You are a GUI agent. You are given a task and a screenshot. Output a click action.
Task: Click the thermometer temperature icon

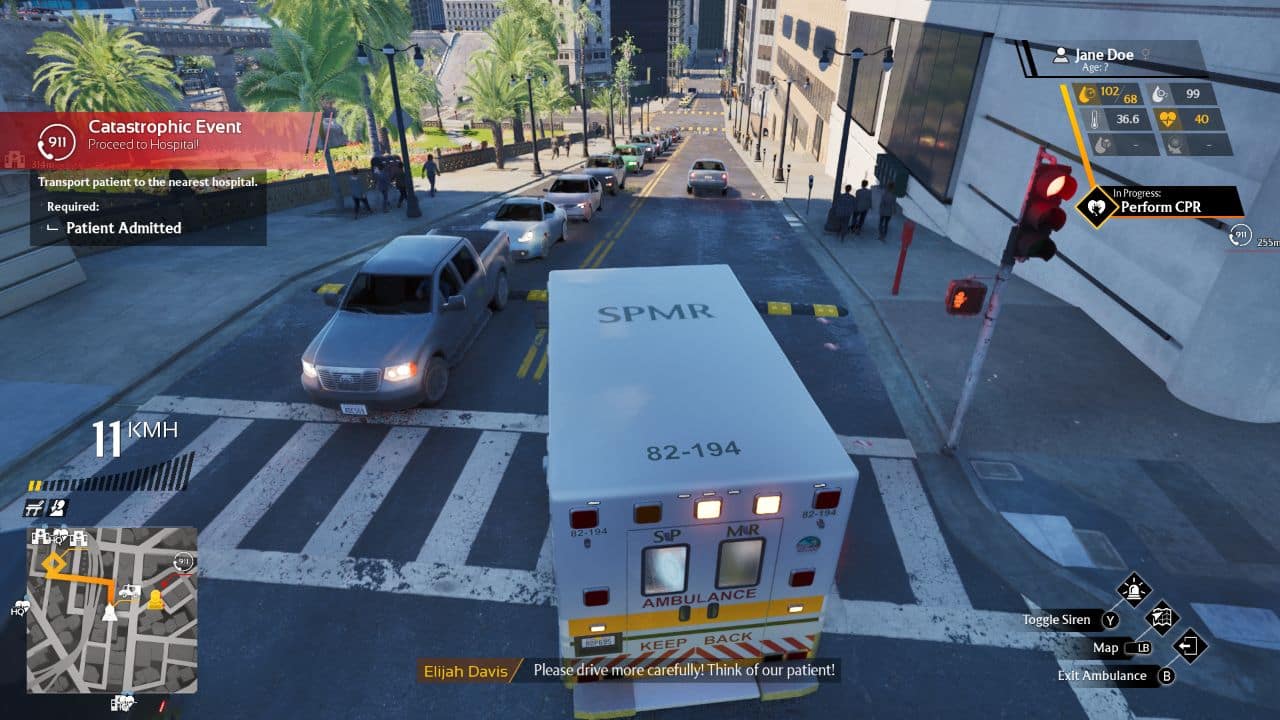(1095, 119)
